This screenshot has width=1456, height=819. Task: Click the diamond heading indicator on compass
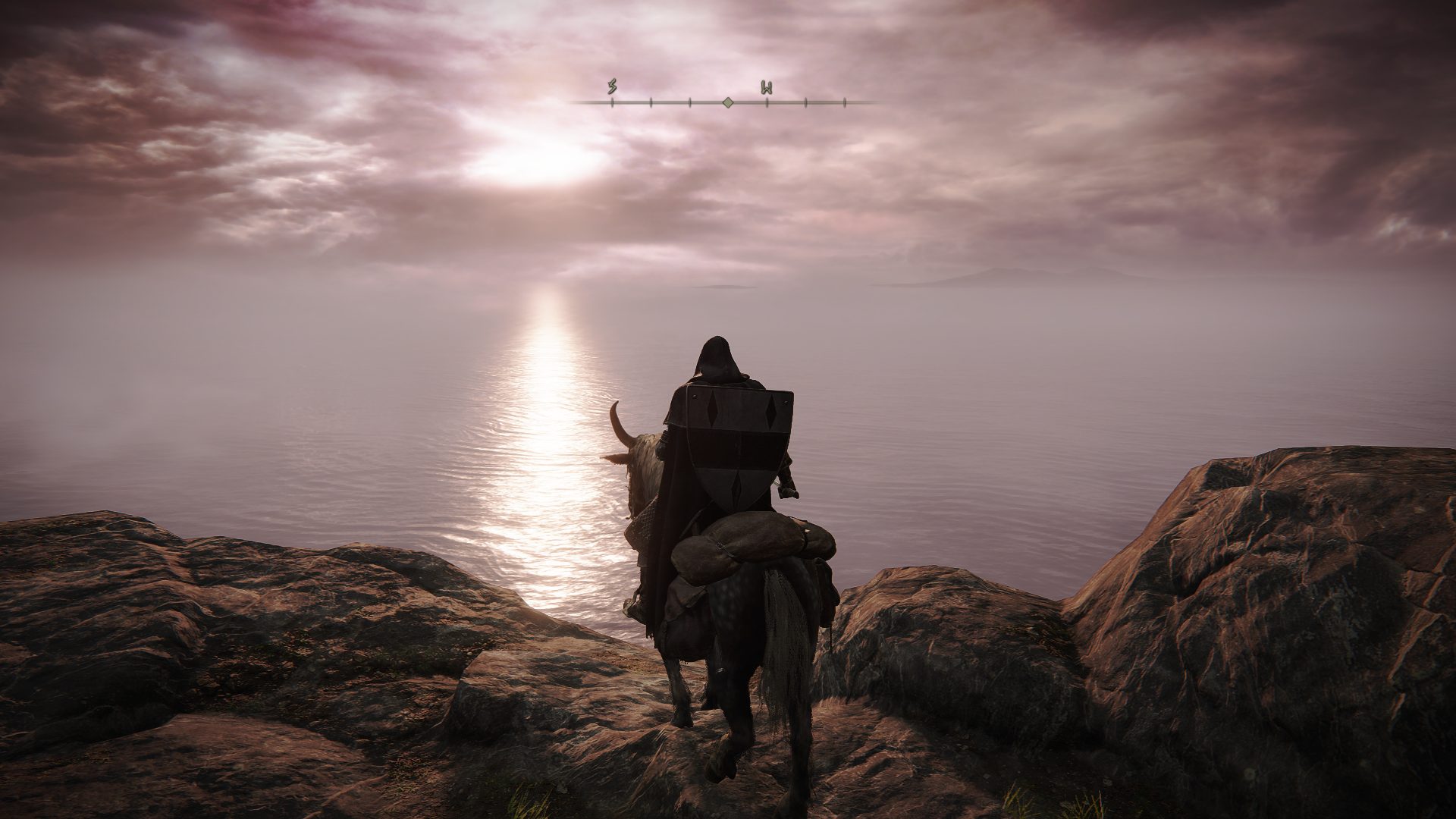pos(727,102)
